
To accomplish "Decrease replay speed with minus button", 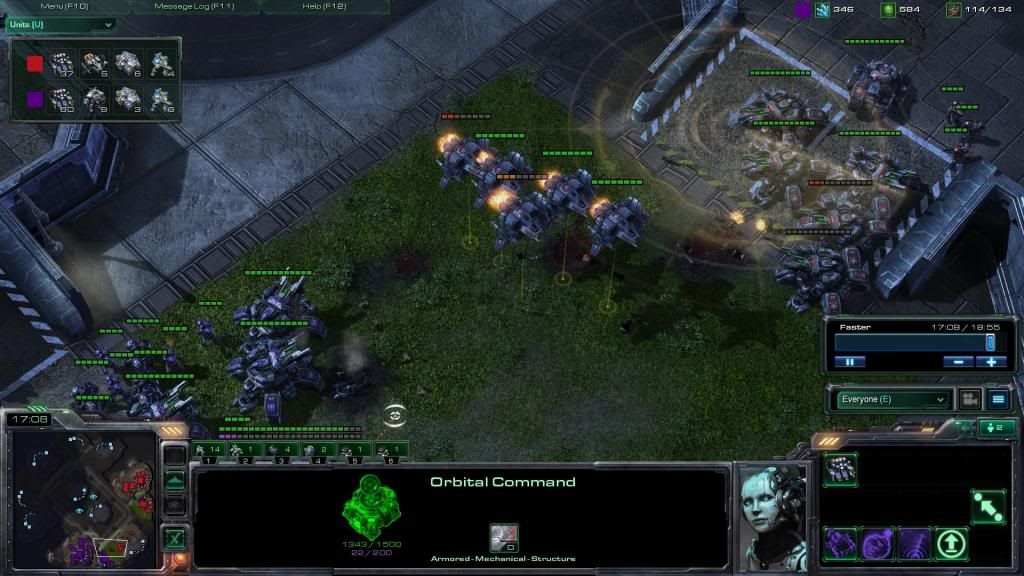I will (957, 362).
